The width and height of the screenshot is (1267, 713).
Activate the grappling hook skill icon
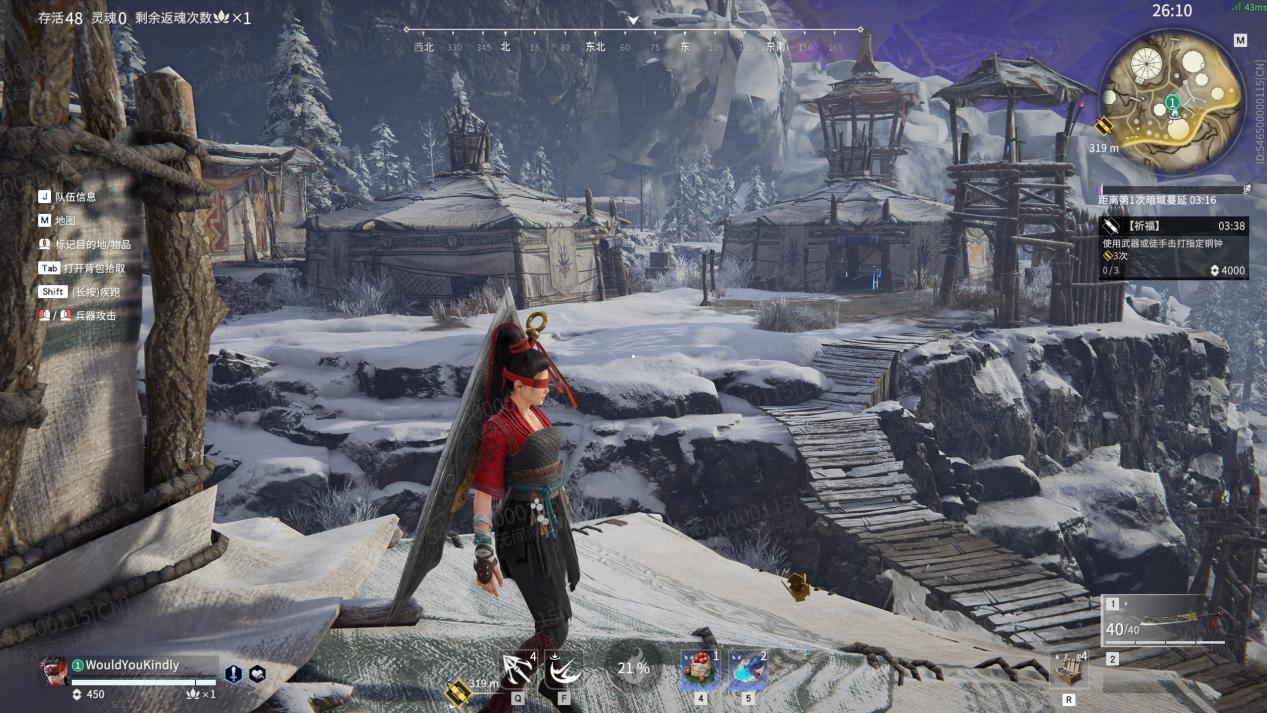(518, 669)
